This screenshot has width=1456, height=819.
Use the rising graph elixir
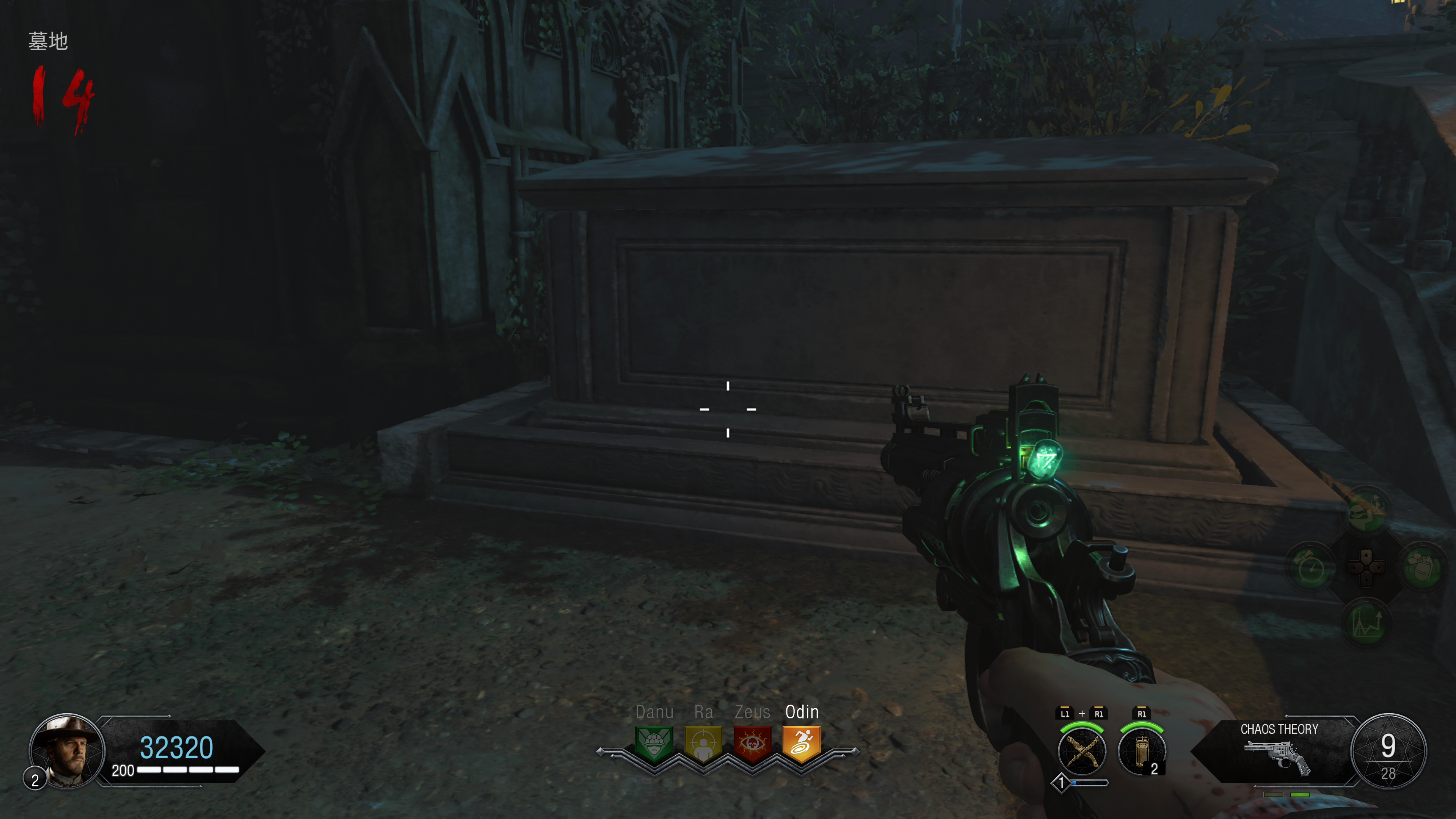(x=1367, y=622)
